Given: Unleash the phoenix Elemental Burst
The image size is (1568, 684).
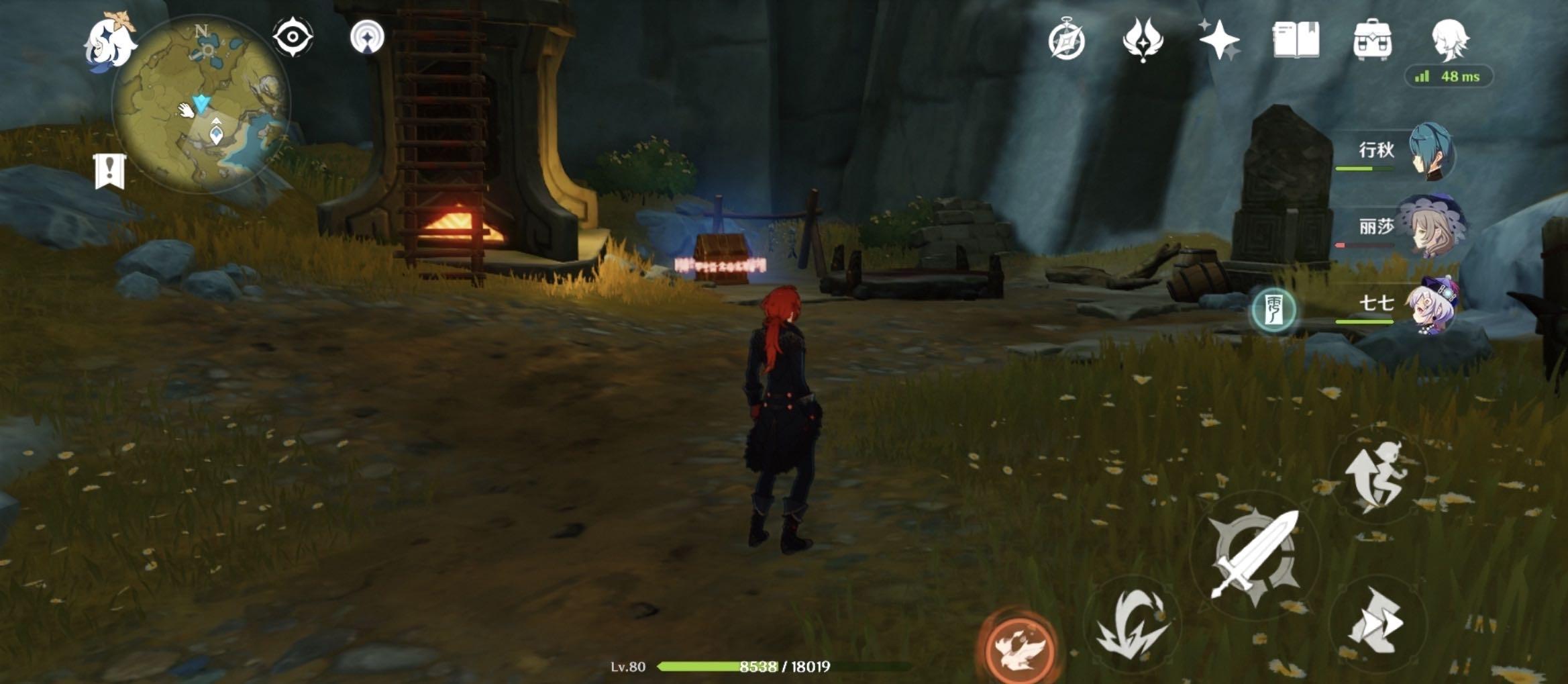Looking at the screenshot, I should click(1018, 646).
